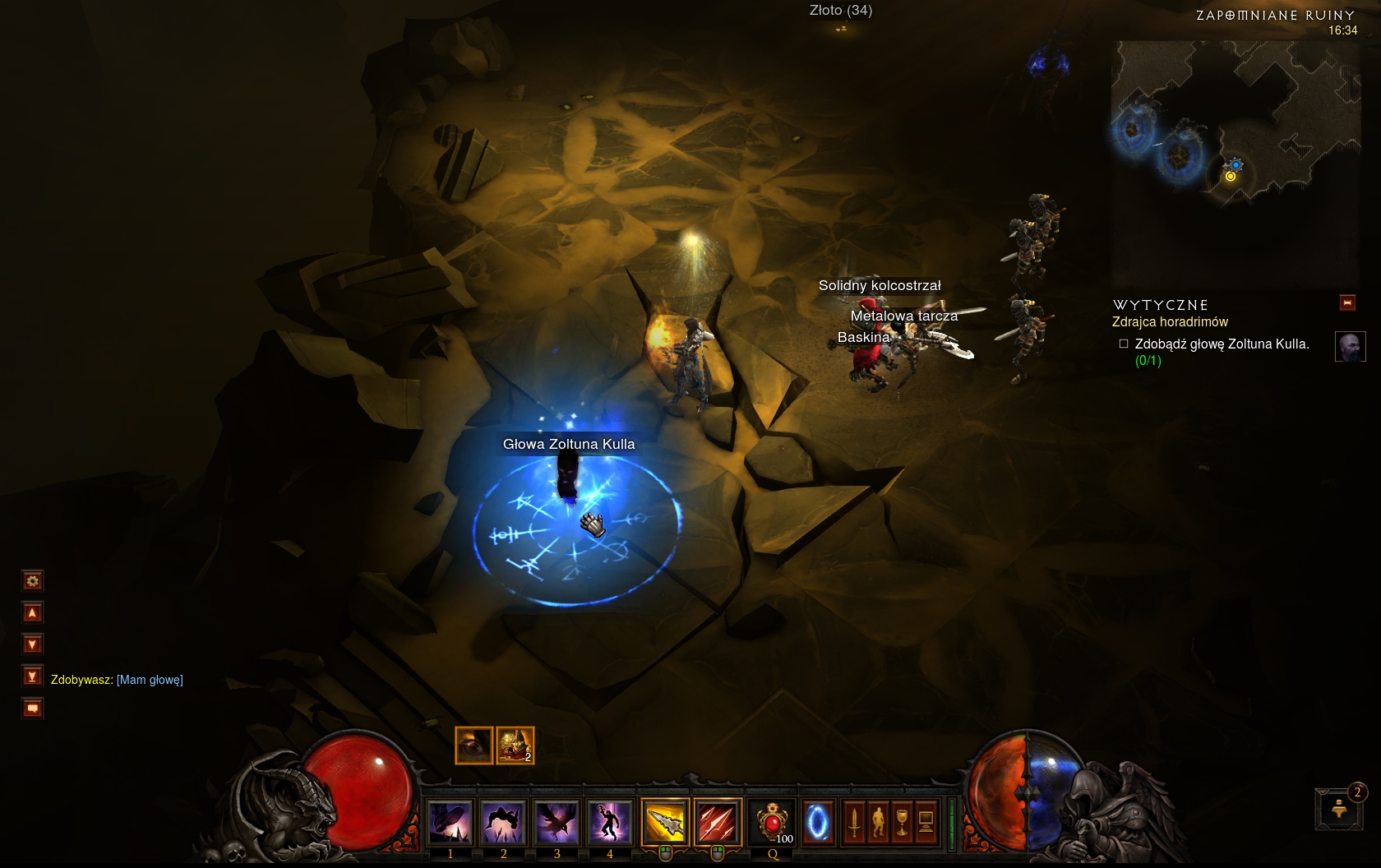1381x868 pixels.
Task: Select the yellow arrowhead primary attack skill
Action: click(664, 822)
